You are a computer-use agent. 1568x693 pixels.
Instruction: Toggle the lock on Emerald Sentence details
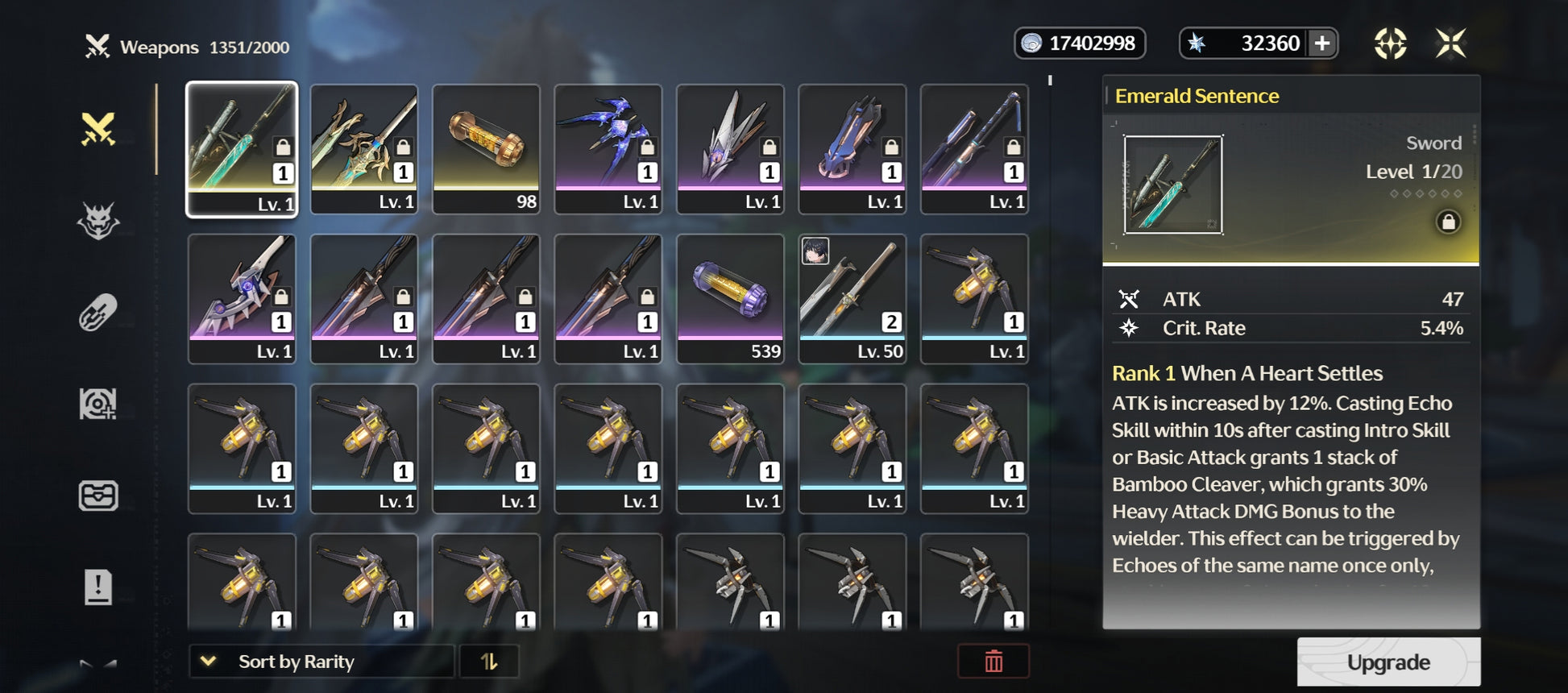(1447, 222)
